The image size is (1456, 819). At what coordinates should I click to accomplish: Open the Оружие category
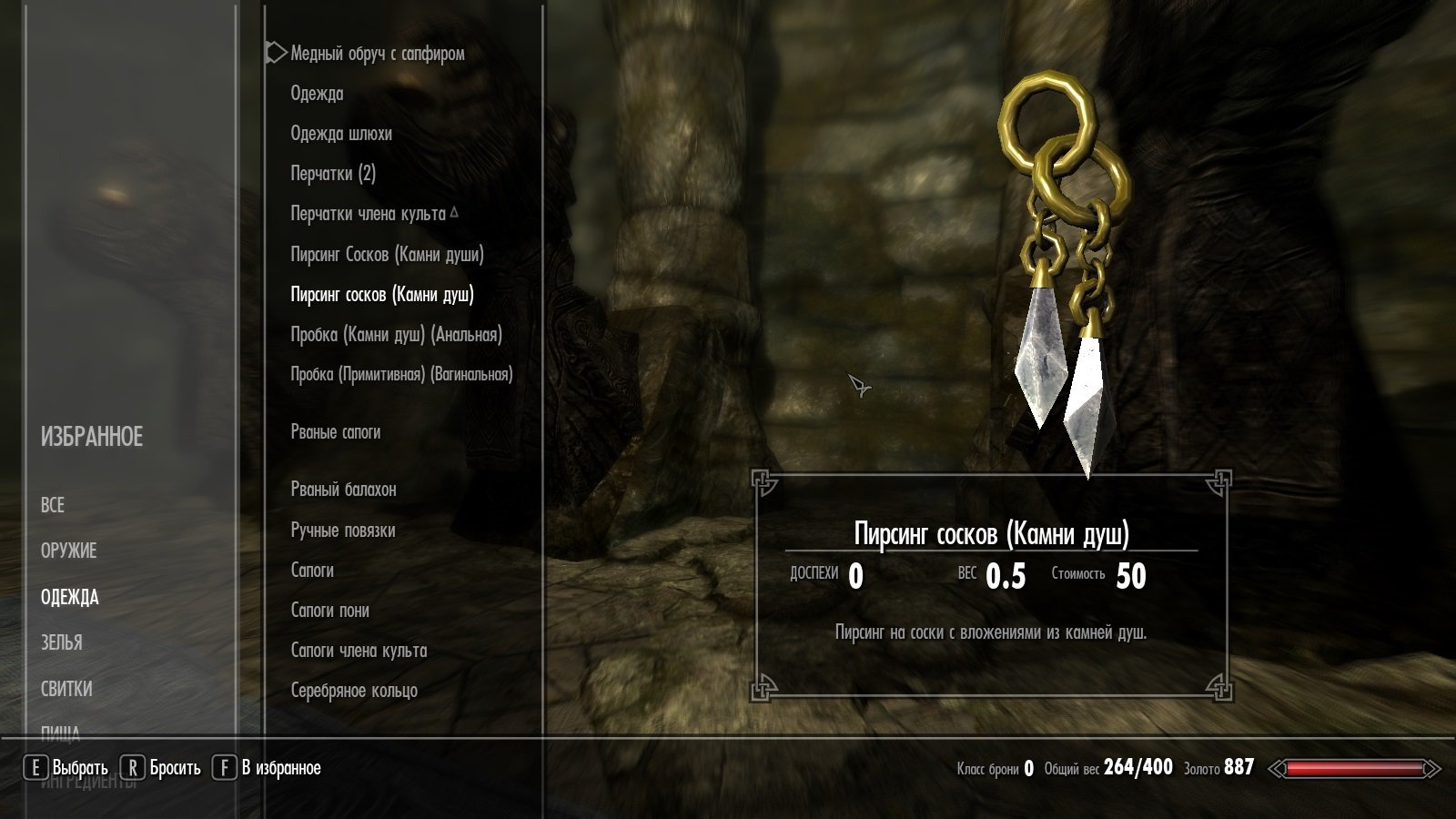[x=68, y=551]
